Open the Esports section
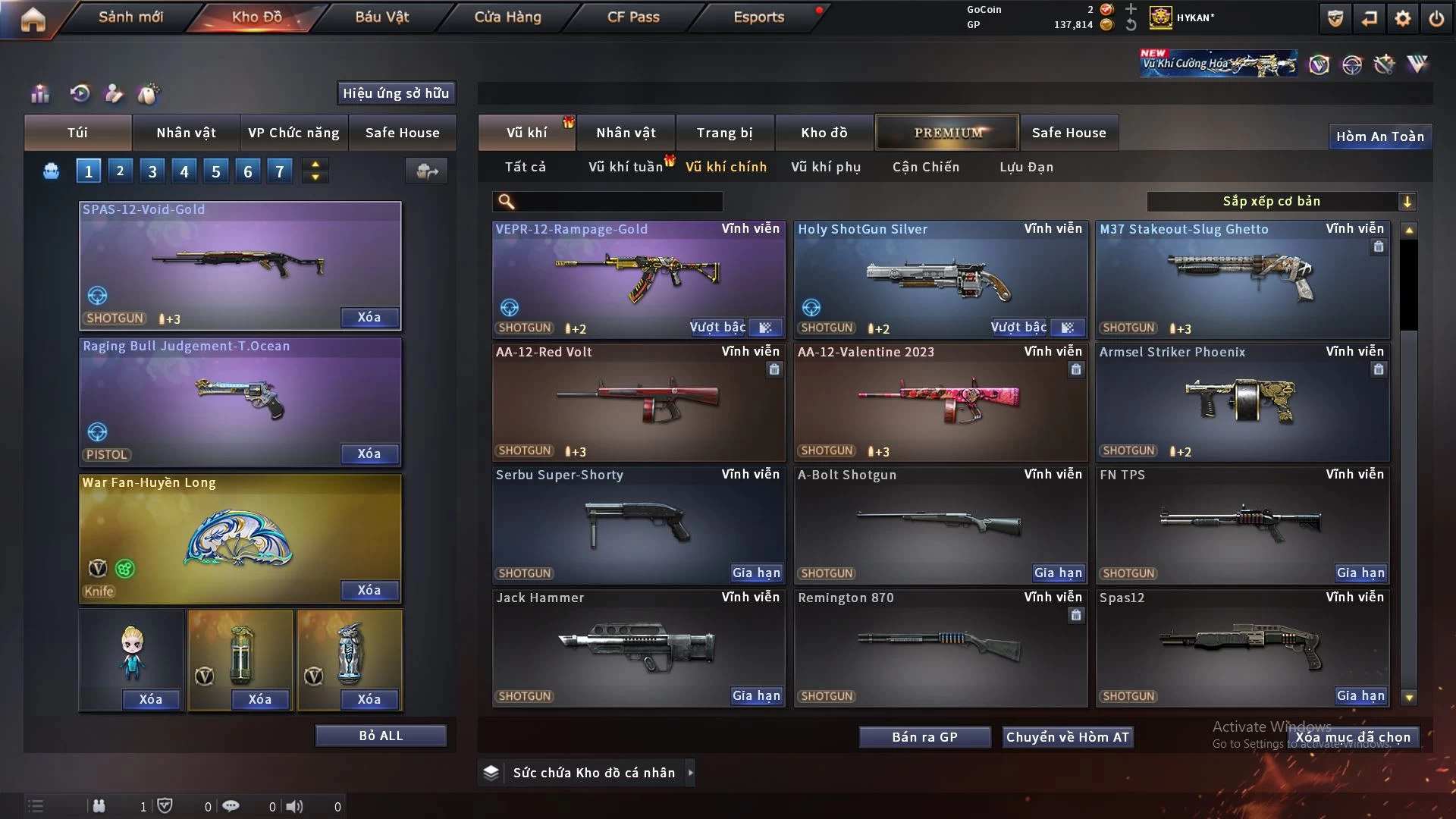The height and width of the screenshot is (819, 1456). pyautogui.click(x=758, y=17)
